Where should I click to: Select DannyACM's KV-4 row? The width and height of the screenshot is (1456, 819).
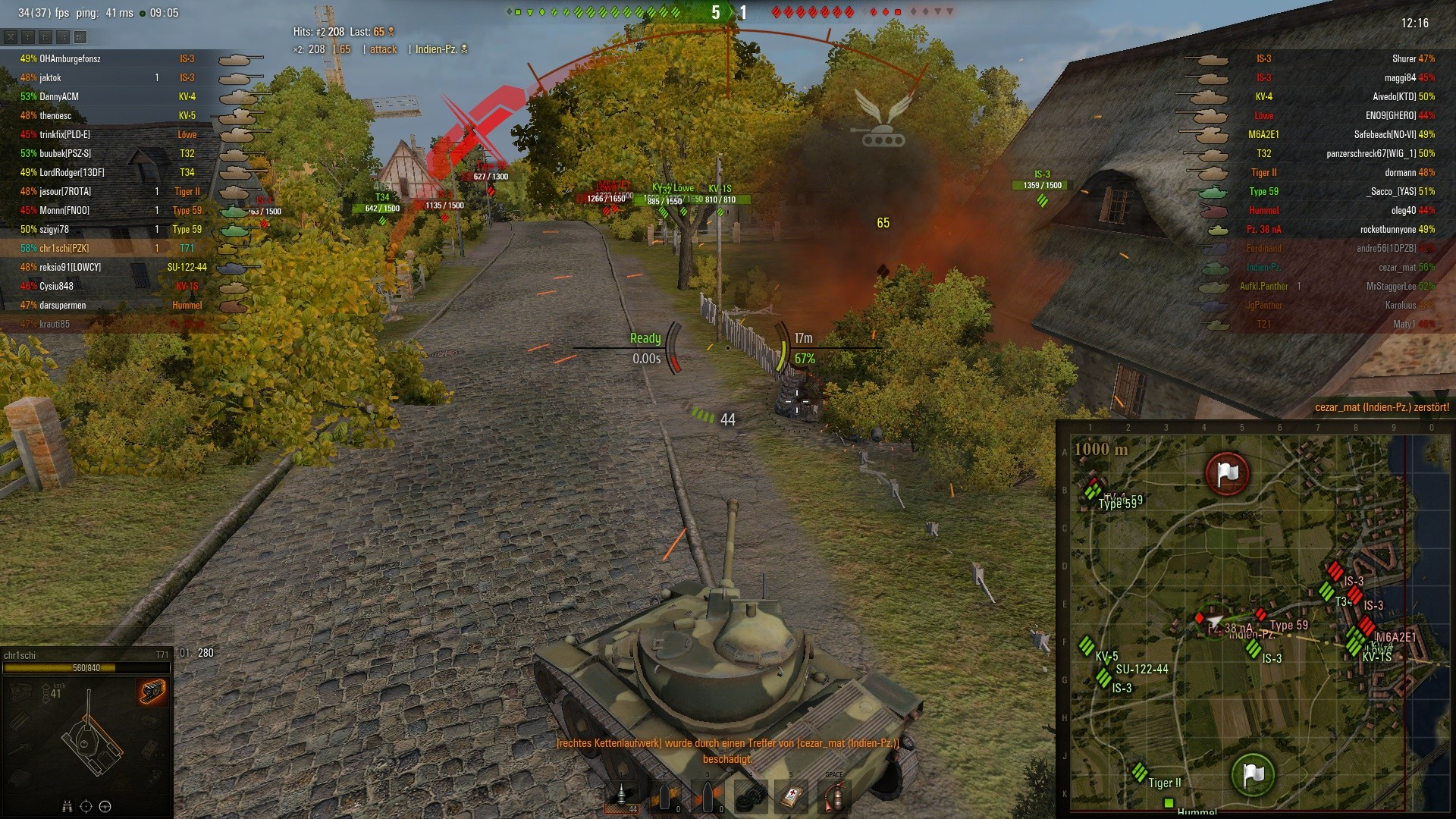tap(114, 97)
